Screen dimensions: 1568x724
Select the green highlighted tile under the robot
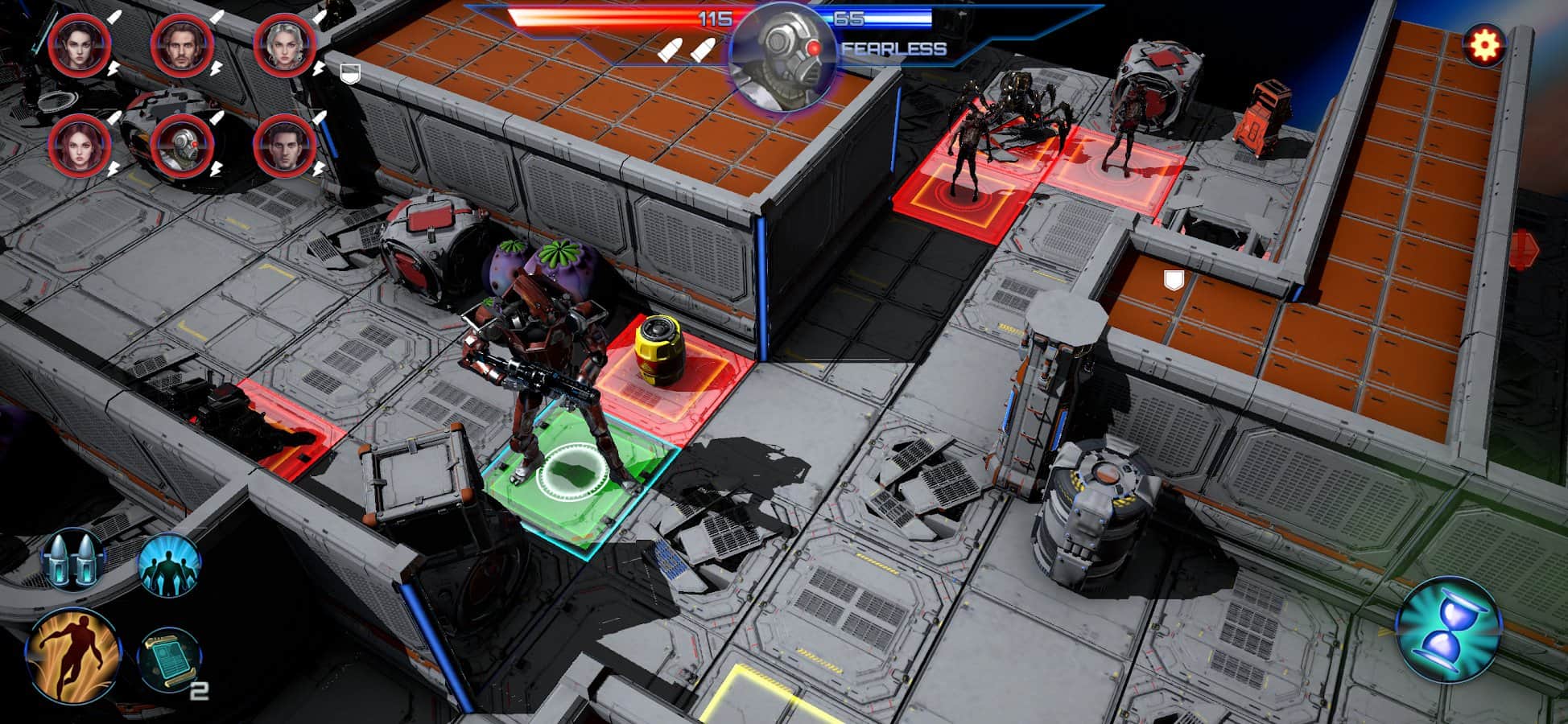[x=576, y=479]
